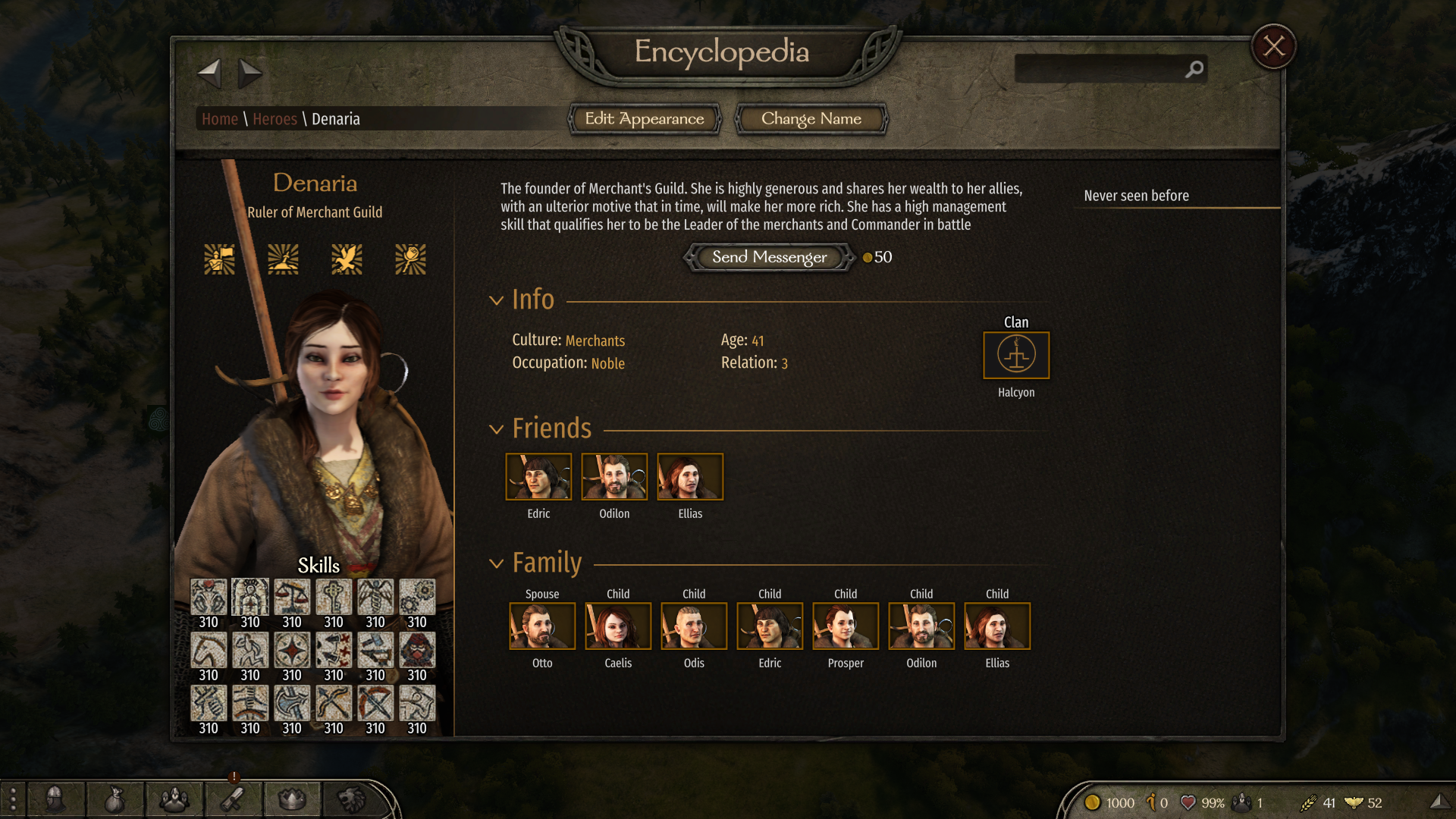1456x819 pixels.
Task: Select child Odis portrait
Action: coord(694,626)
